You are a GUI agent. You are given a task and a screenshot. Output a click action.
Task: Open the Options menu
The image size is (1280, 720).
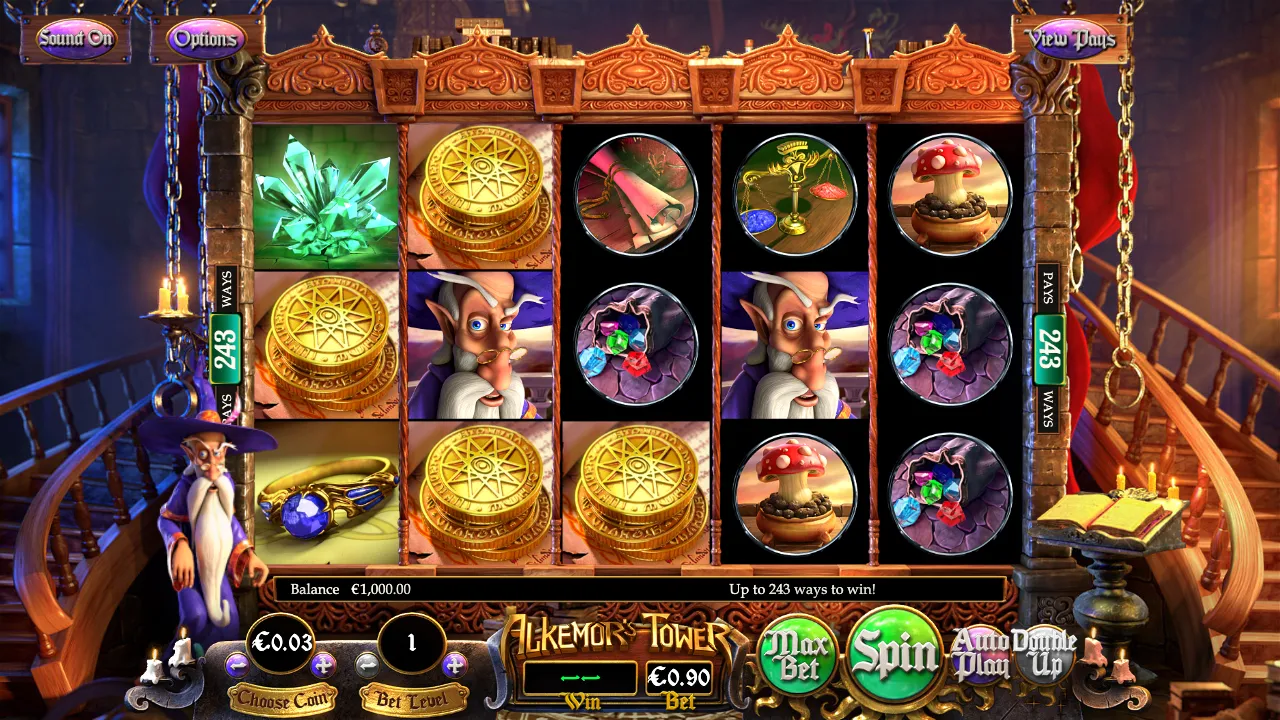point(206,39)
